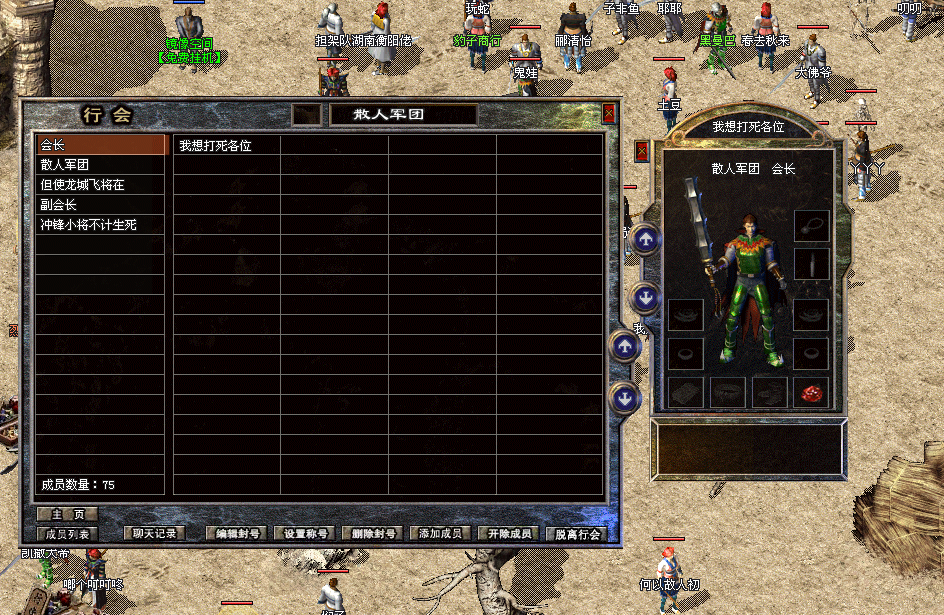Close the guild (行会) window
Screen dimensions: 944x615
[609, 114]
